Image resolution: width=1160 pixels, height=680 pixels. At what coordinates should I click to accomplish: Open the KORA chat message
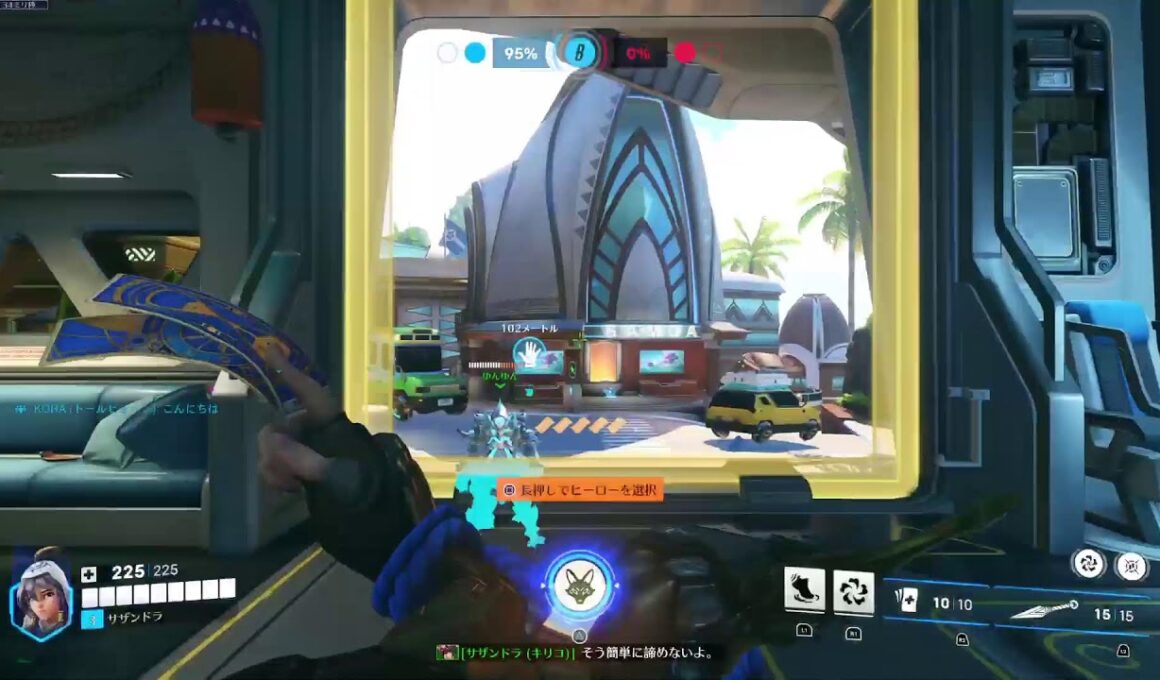(x=116, y=409)
